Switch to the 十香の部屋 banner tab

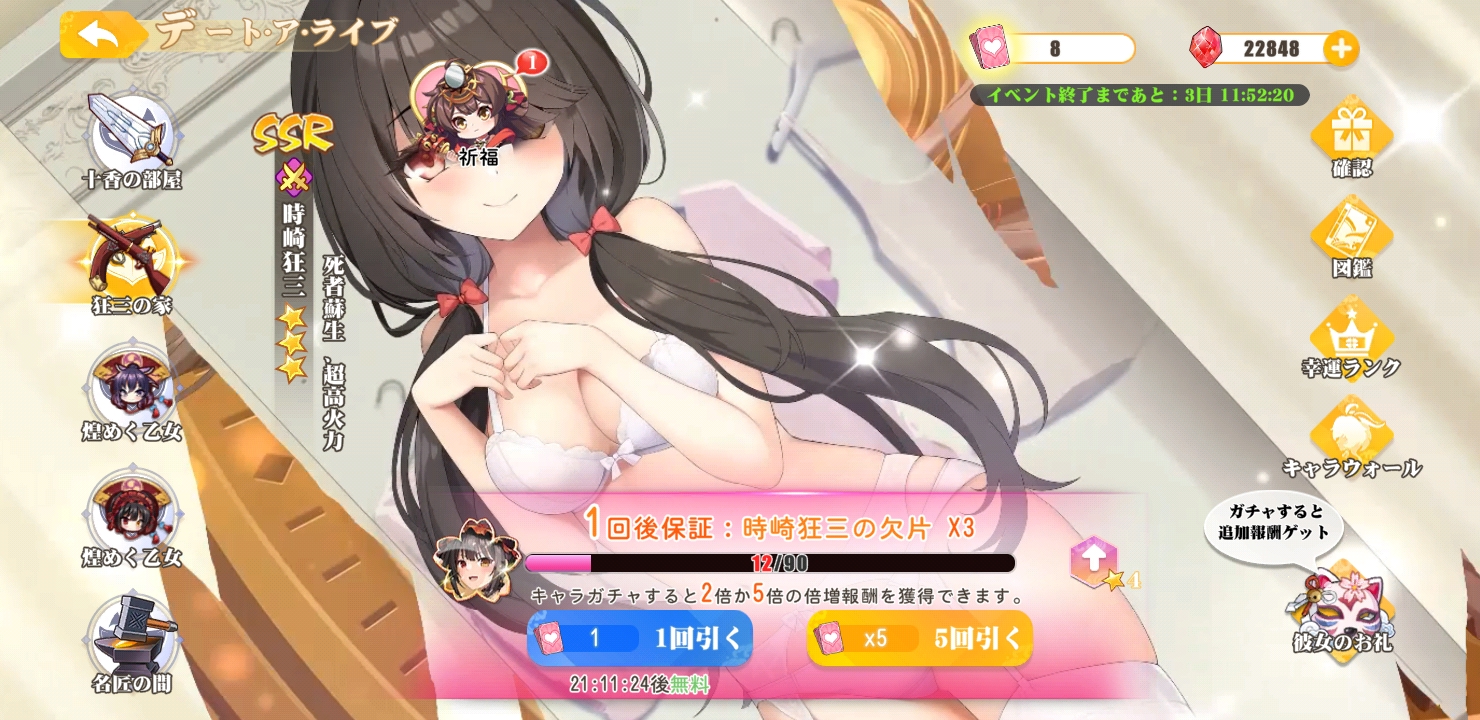click(132, 140)
